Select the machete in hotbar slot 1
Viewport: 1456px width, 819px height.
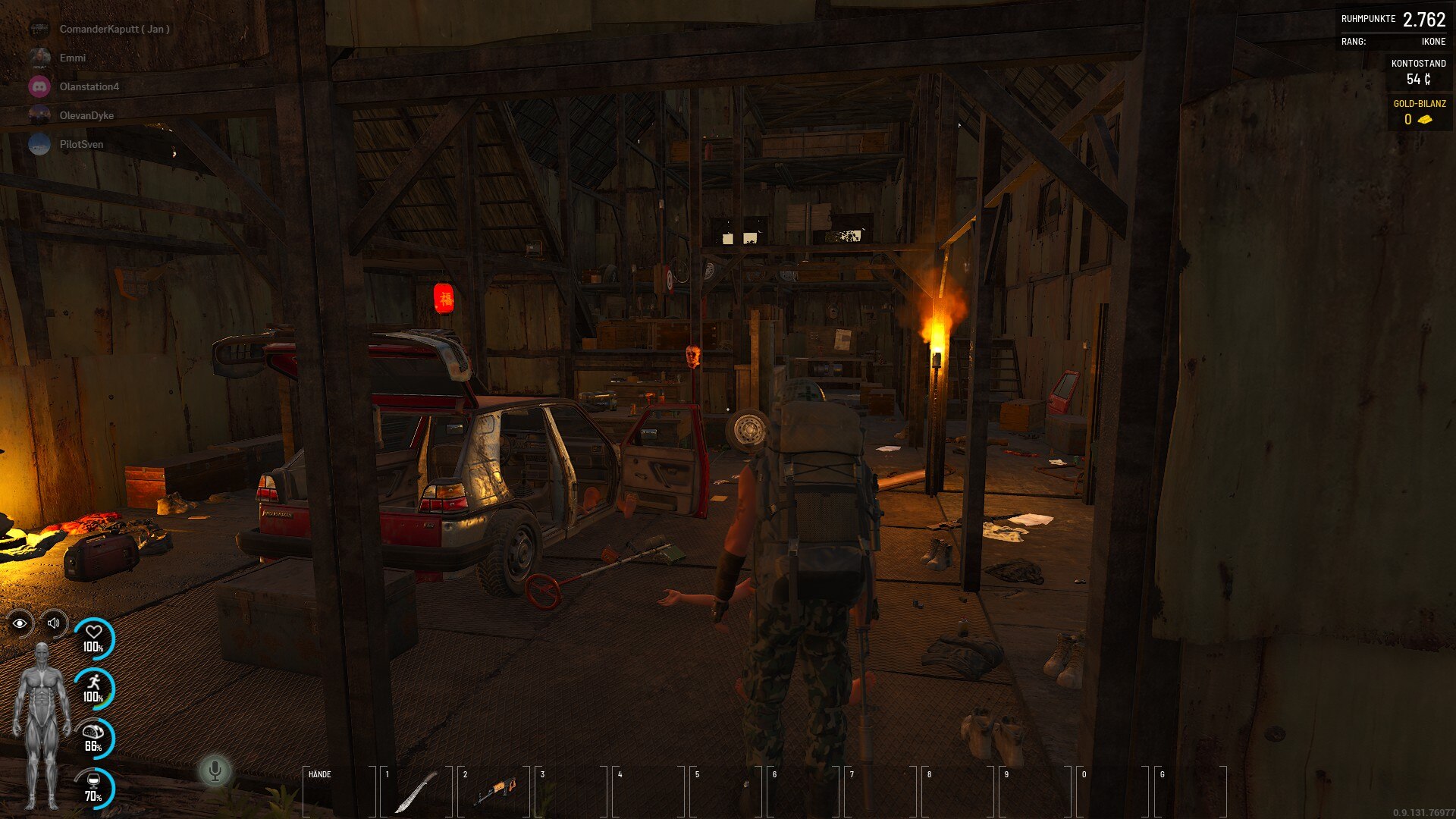416,792
